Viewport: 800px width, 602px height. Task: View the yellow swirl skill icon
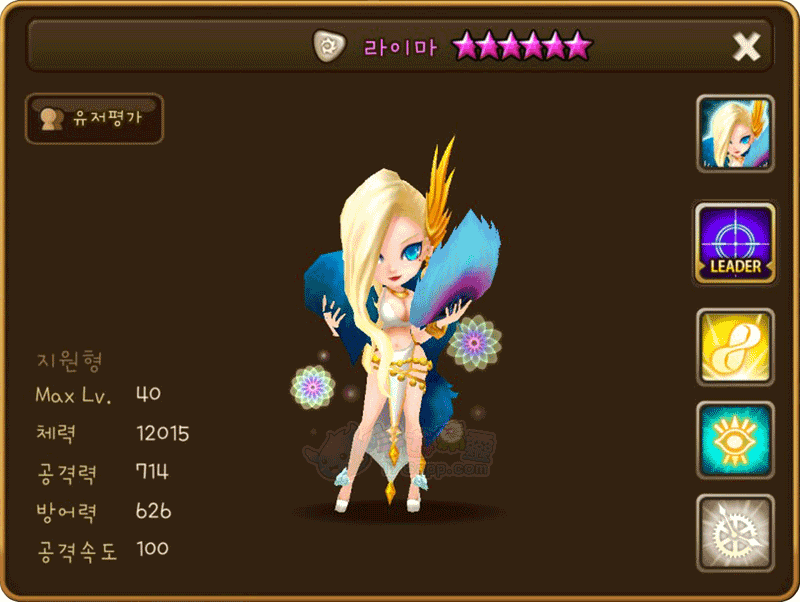735,348
